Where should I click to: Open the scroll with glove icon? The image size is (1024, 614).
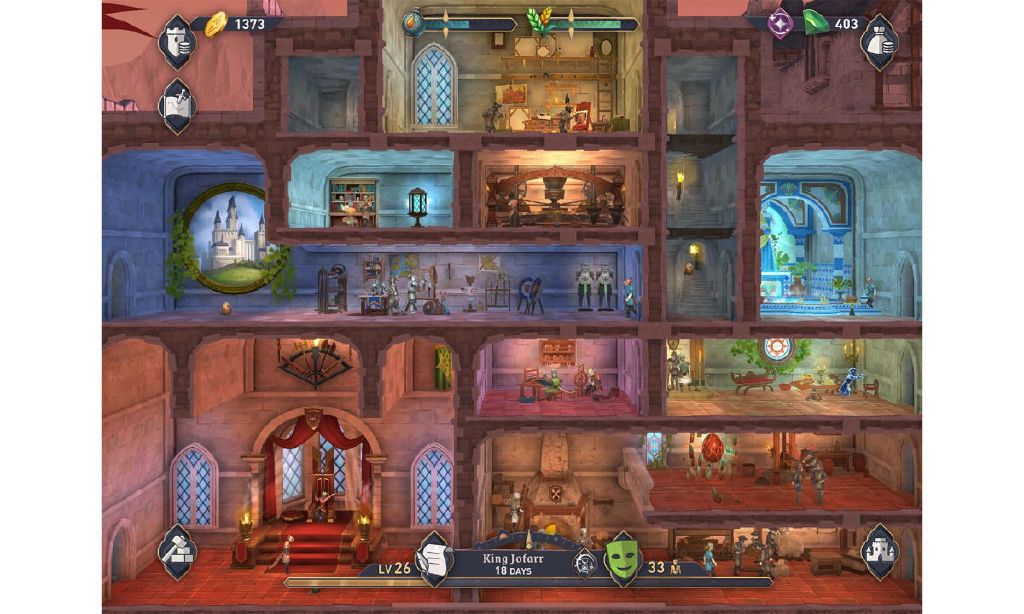tap(435, 558)
